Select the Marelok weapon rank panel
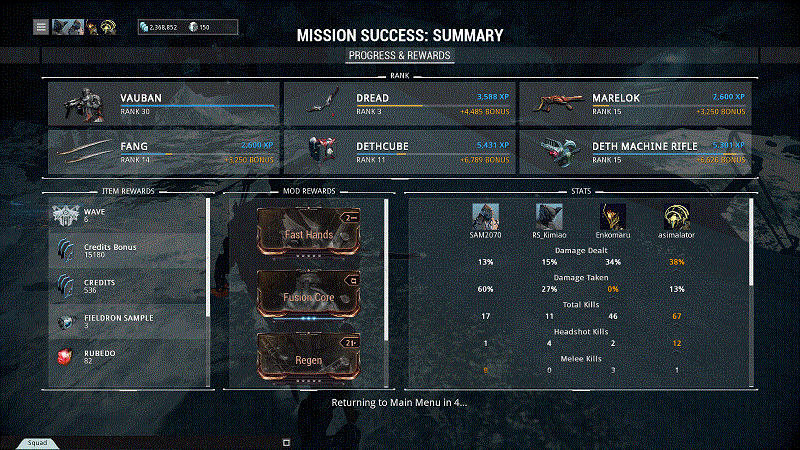Screen dimensions: 800x450 click(x=638, y=104)
